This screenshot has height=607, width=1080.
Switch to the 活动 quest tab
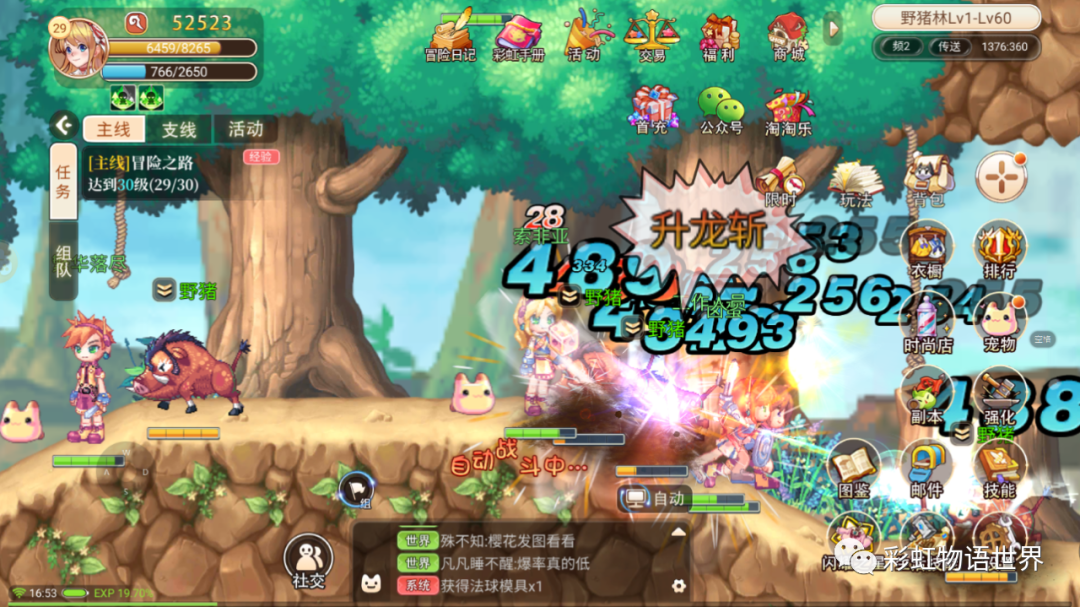click(245, 129)
